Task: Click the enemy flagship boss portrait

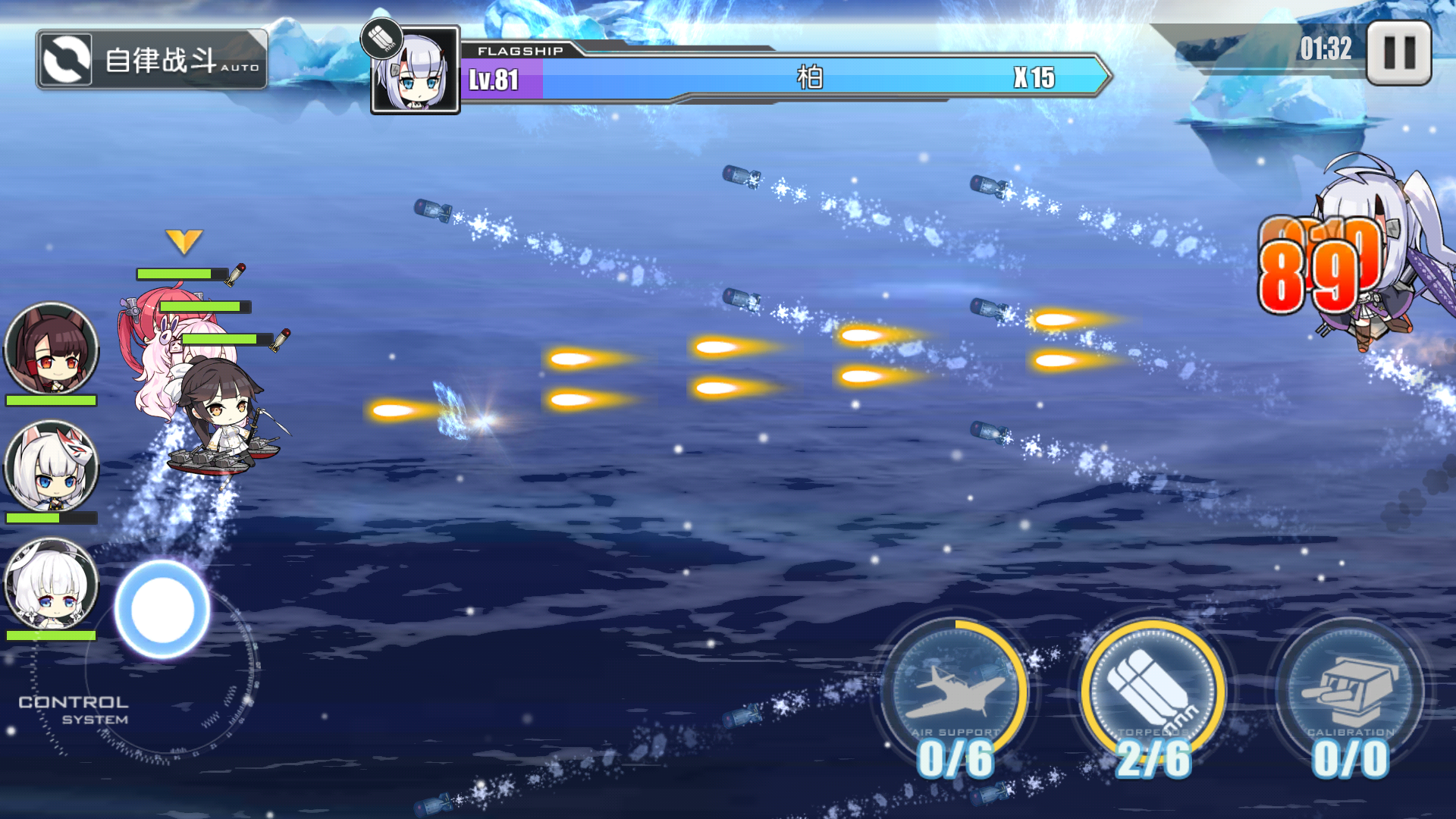Action: pos(416,71)
